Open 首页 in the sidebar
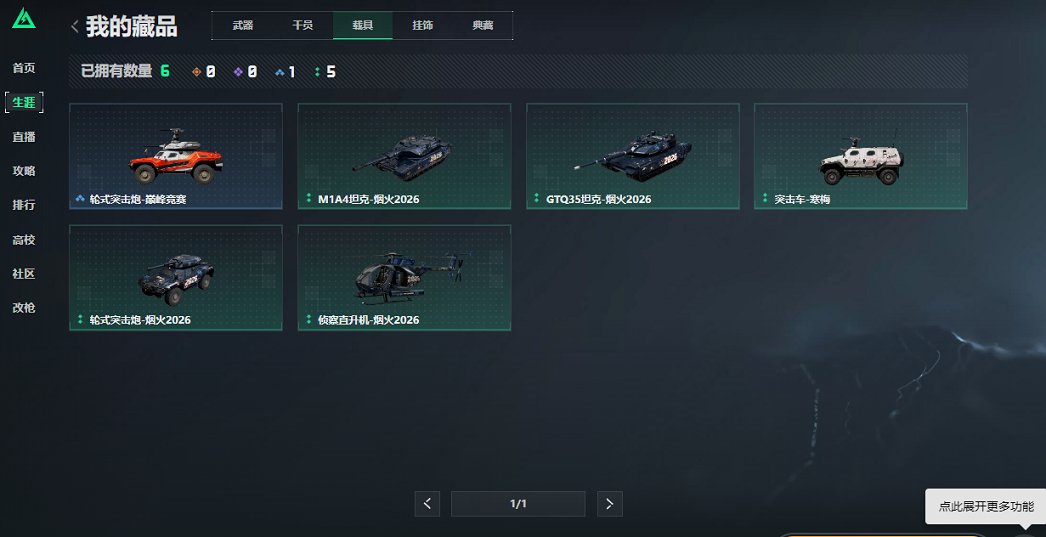The width and height of the screenshot is (1046, 537). pyautogui.click(x=24, y=68)
